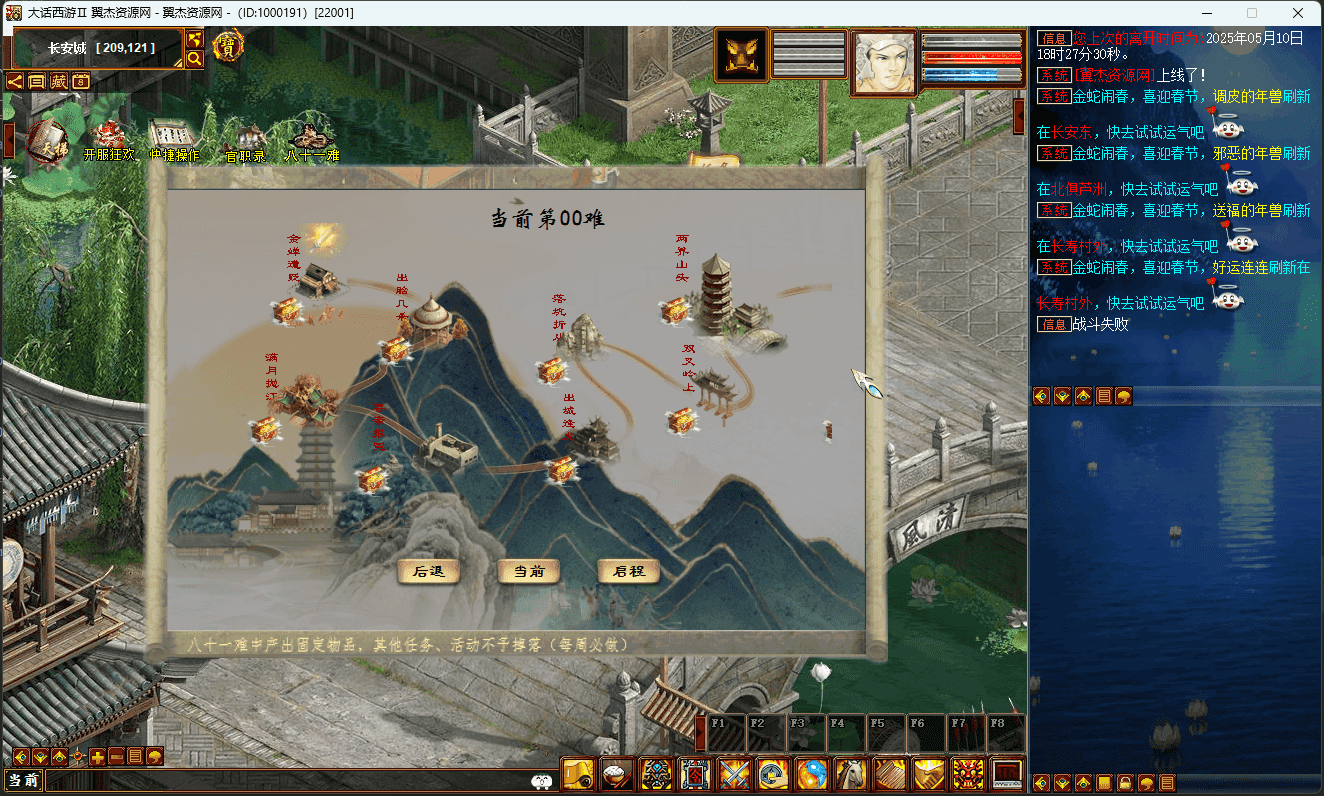Select the 满月抛江 treasure chest marker
Viewport: 1324px width, 796px height.
265,431
